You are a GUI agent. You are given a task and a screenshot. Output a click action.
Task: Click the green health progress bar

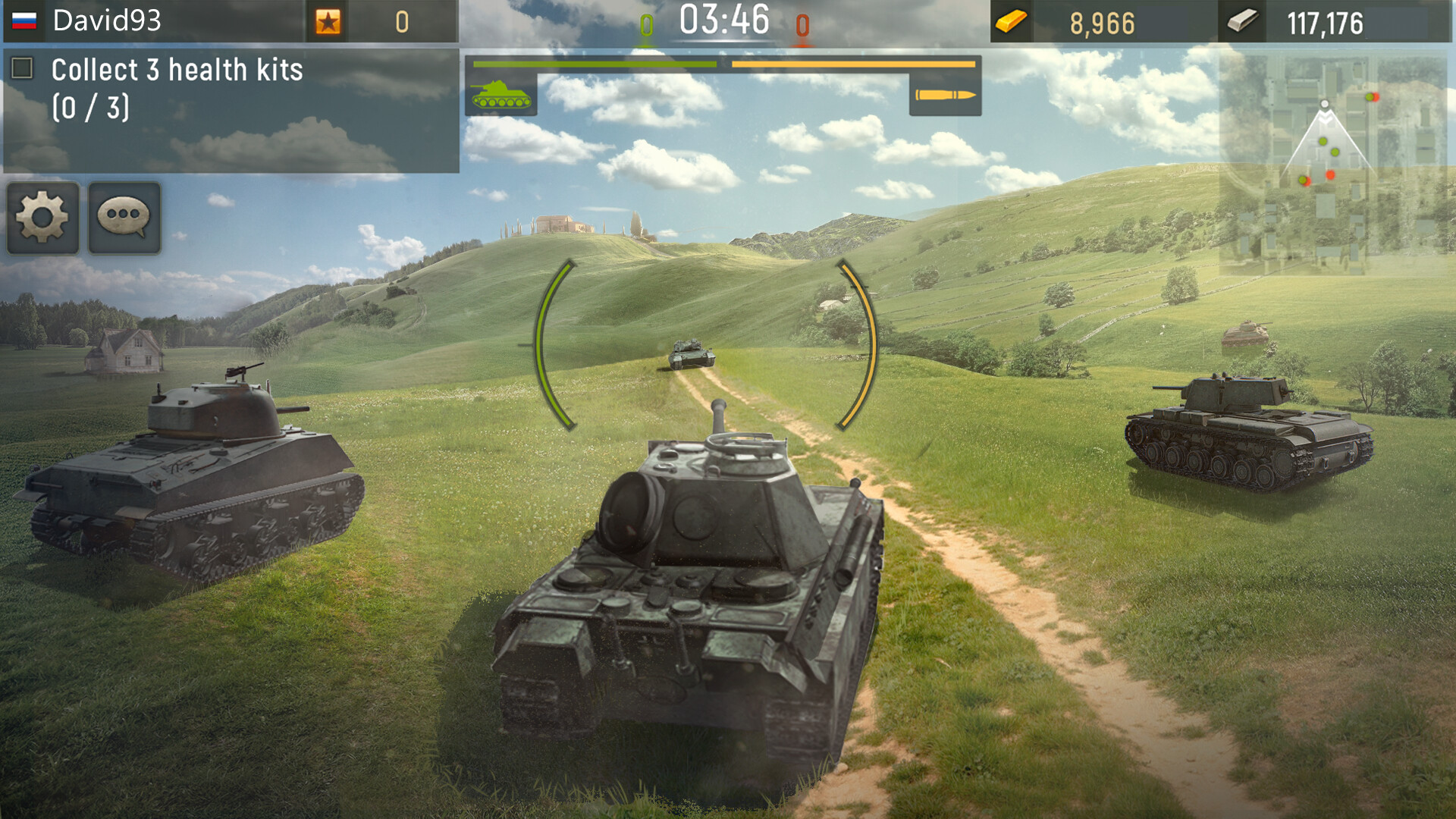595,64
